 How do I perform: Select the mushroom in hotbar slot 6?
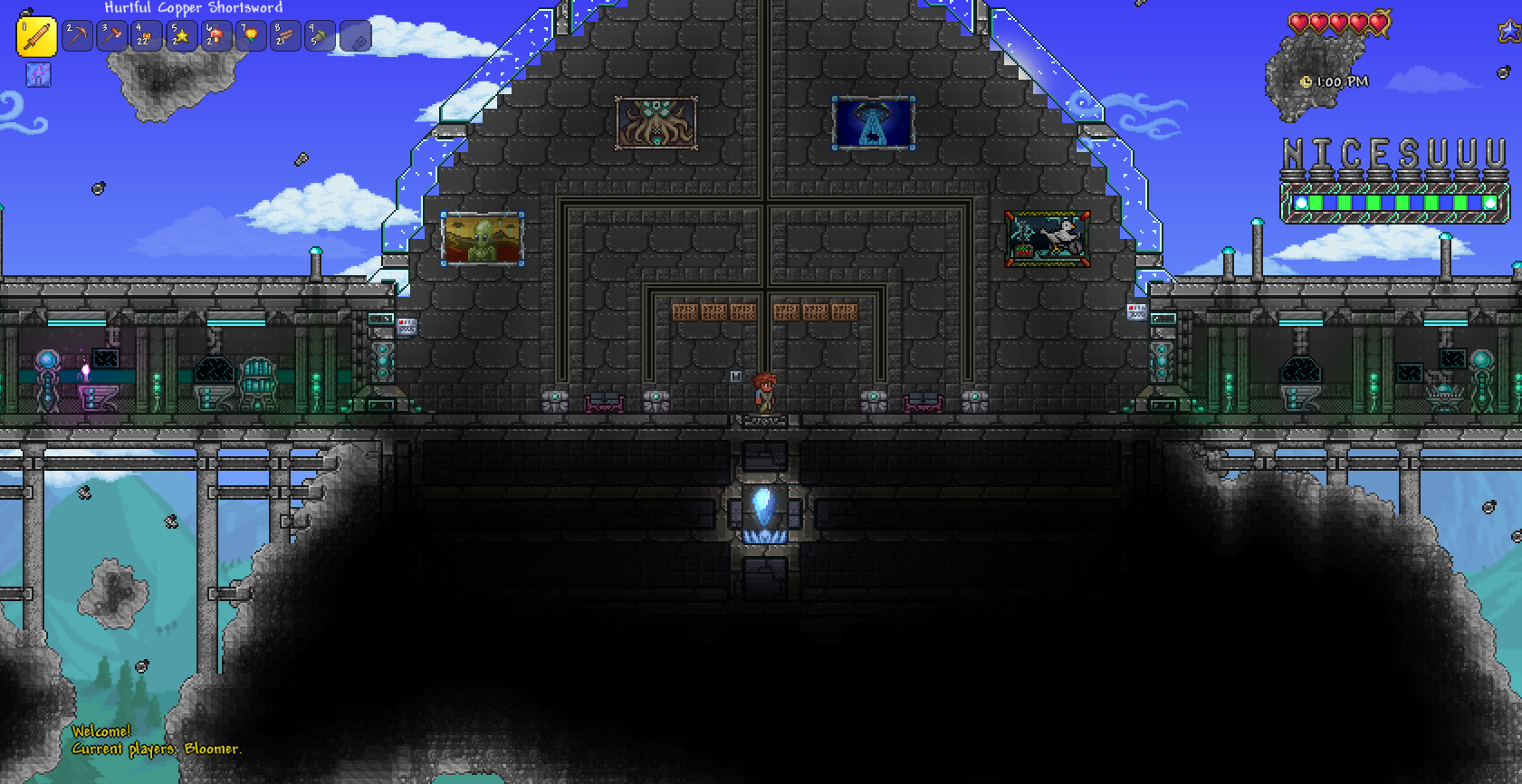point(215,37)
